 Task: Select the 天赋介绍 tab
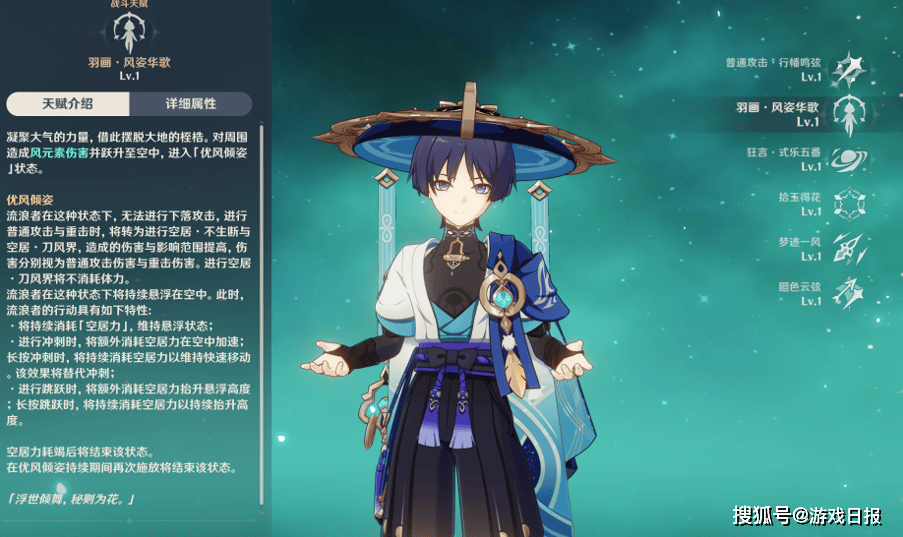(68, 104)
